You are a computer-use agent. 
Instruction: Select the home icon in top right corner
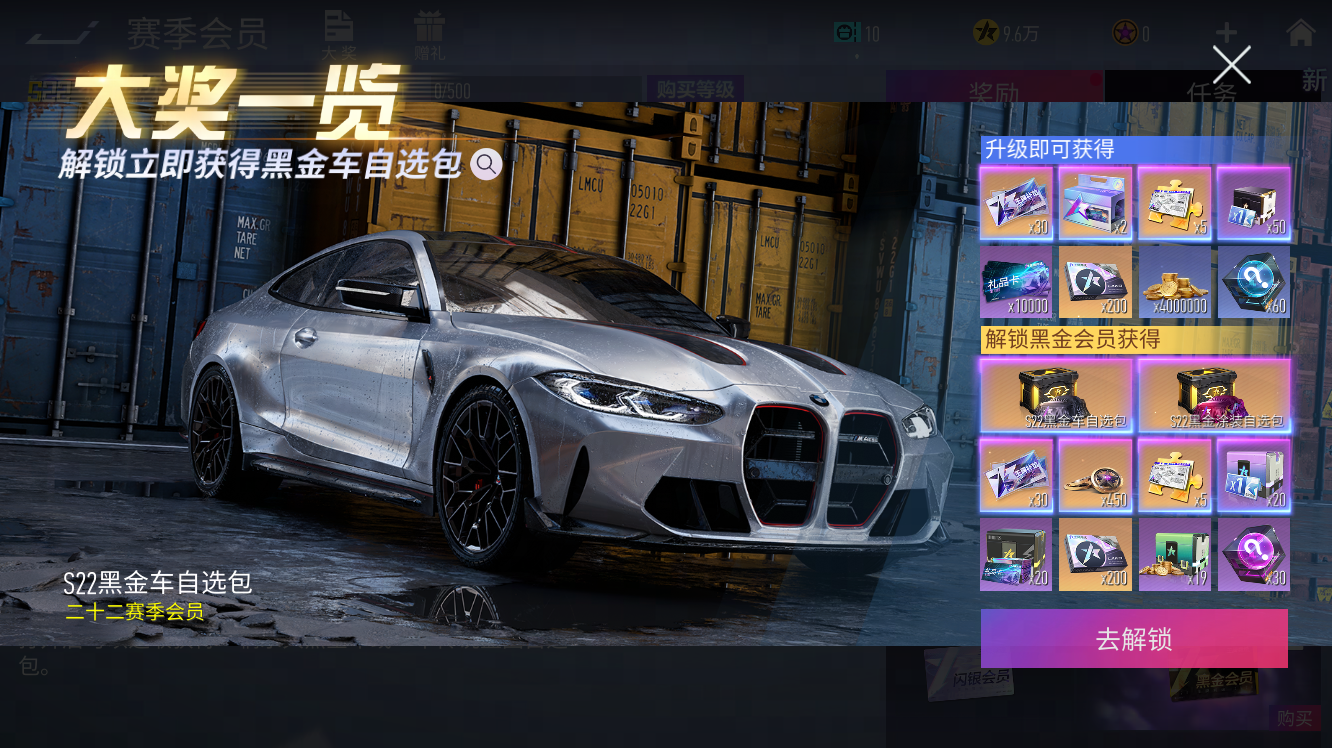1301,31
